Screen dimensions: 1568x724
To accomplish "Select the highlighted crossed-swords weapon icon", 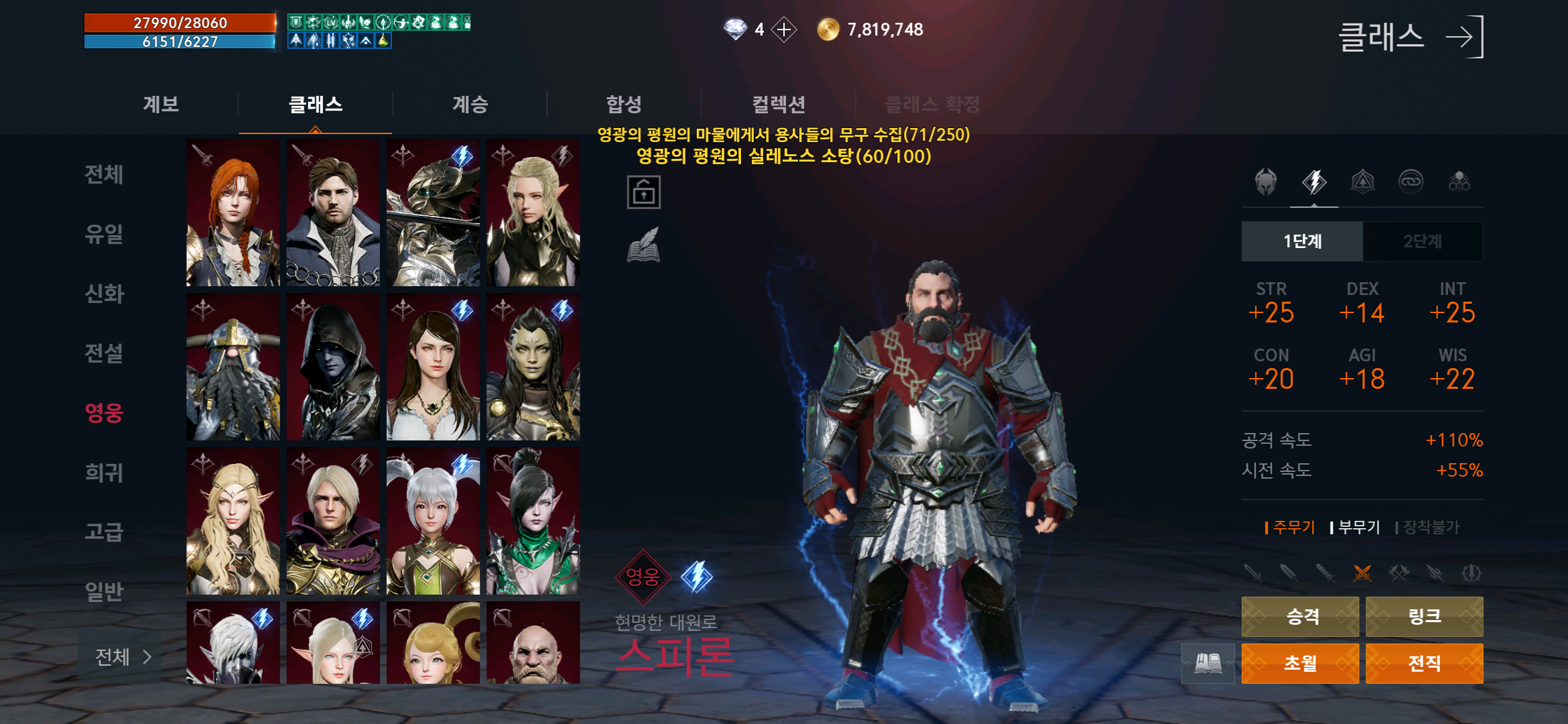I will click(x=1363, y=574).
